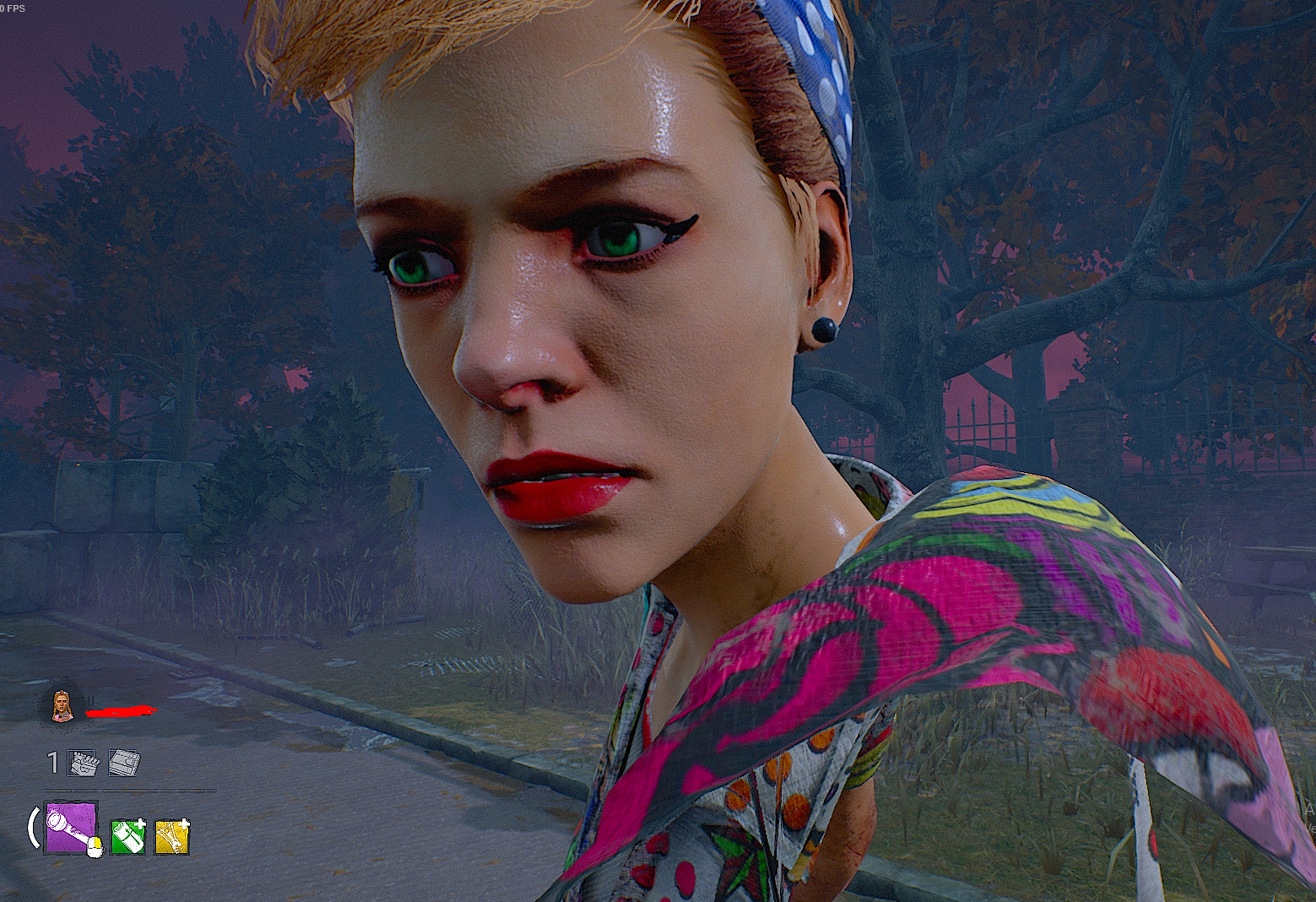
Task: Click the FPS counter in the top-left corner
Action: click(13, 7)
